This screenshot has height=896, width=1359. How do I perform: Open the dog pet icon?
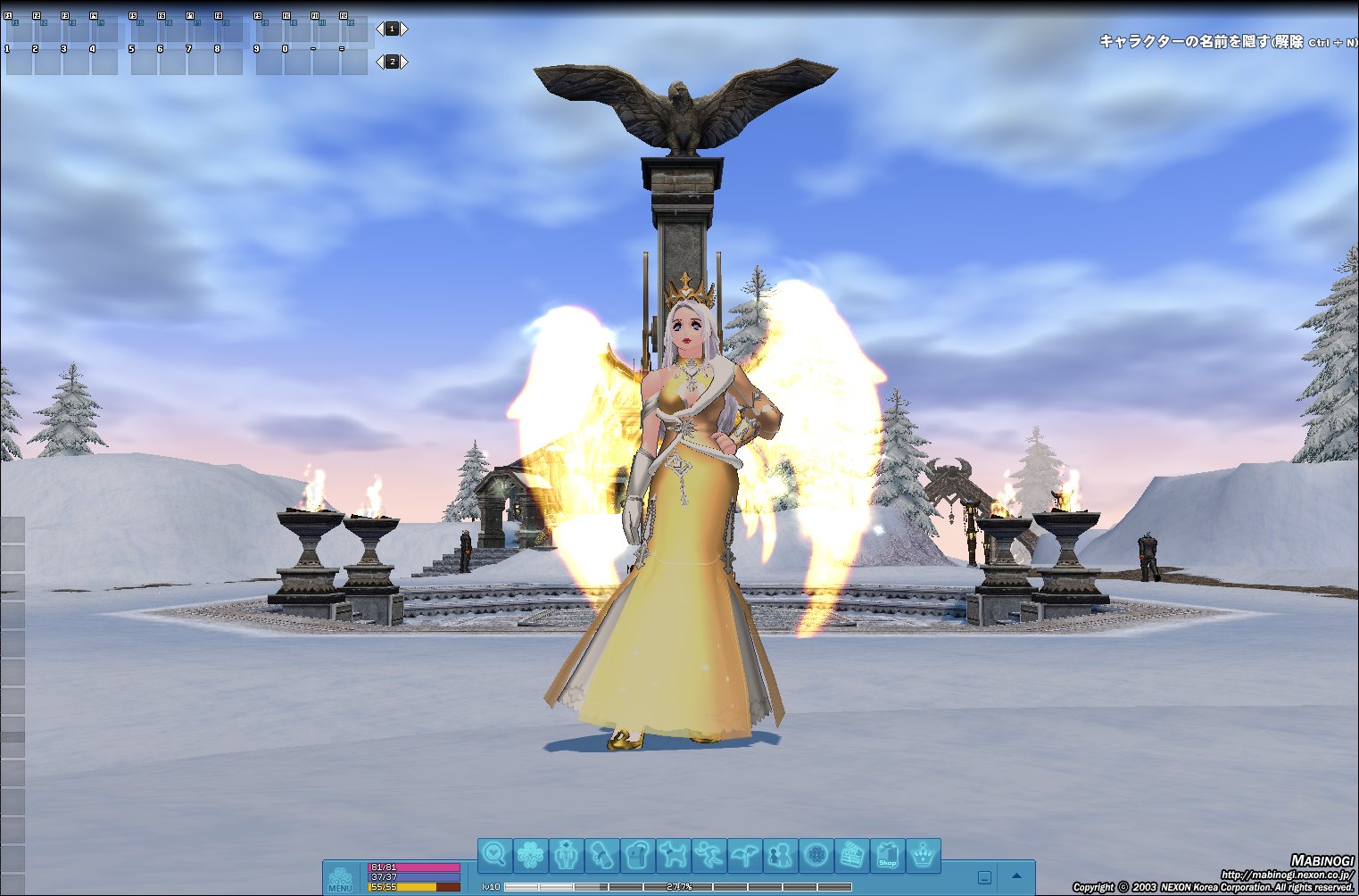point(673,855)
